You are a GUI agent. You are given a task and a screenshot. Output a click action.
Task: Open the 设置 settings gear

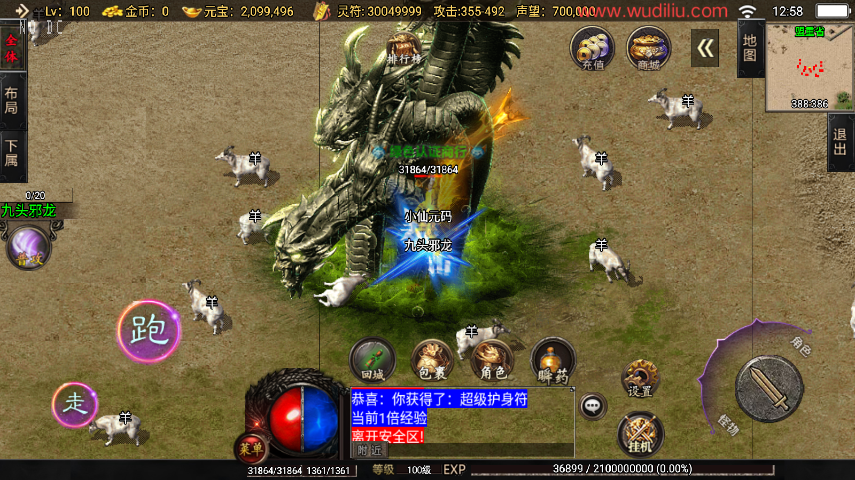[x=640, y=378]
